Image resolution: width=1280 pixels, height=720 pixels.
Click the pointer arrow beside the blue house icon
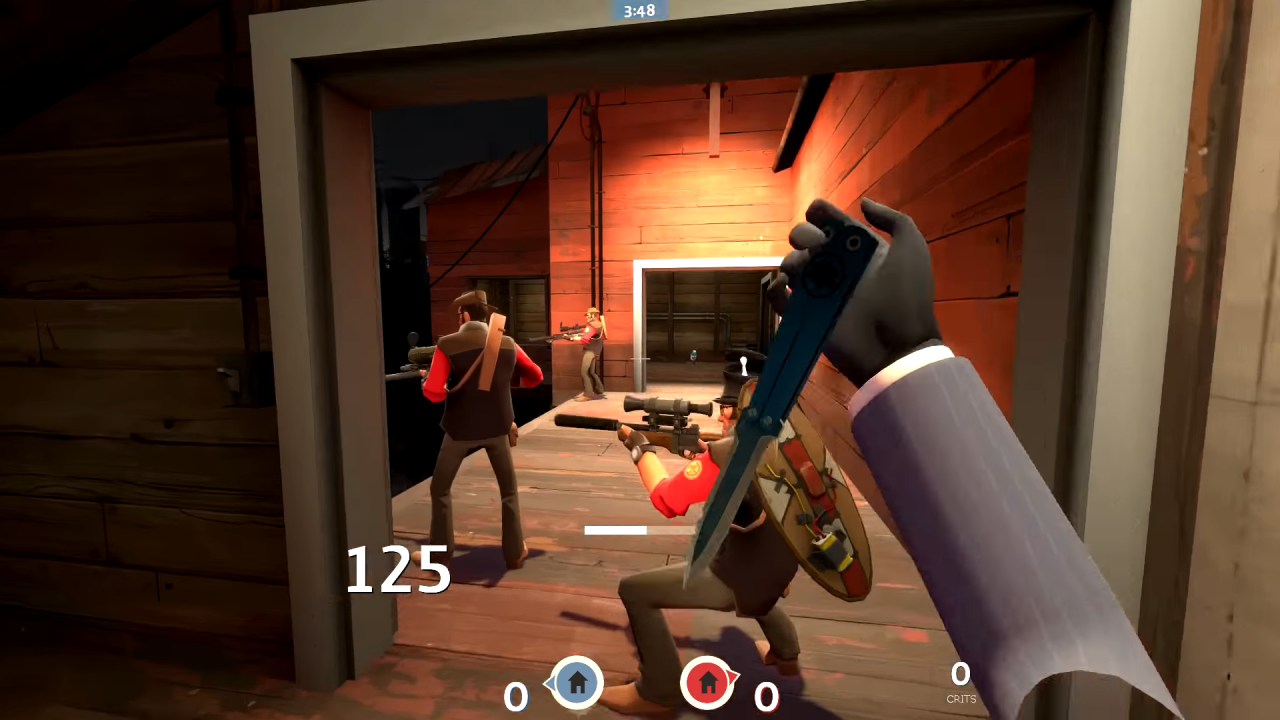point(550,684)
